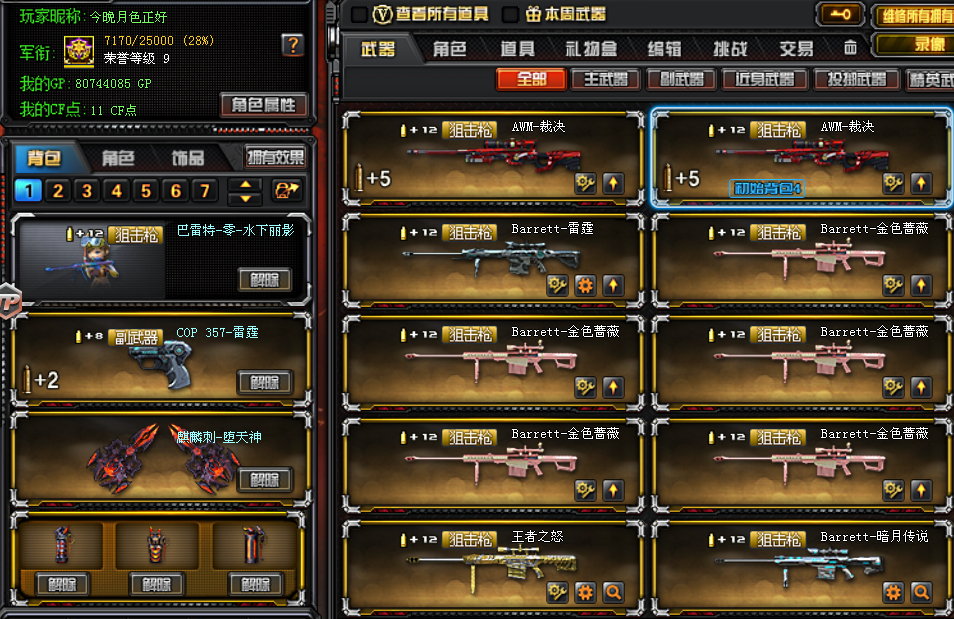This screenshot has height=619, width=954.
Task: Toggle the 查看所有道具 checkbox
Action: coord(359,14)
